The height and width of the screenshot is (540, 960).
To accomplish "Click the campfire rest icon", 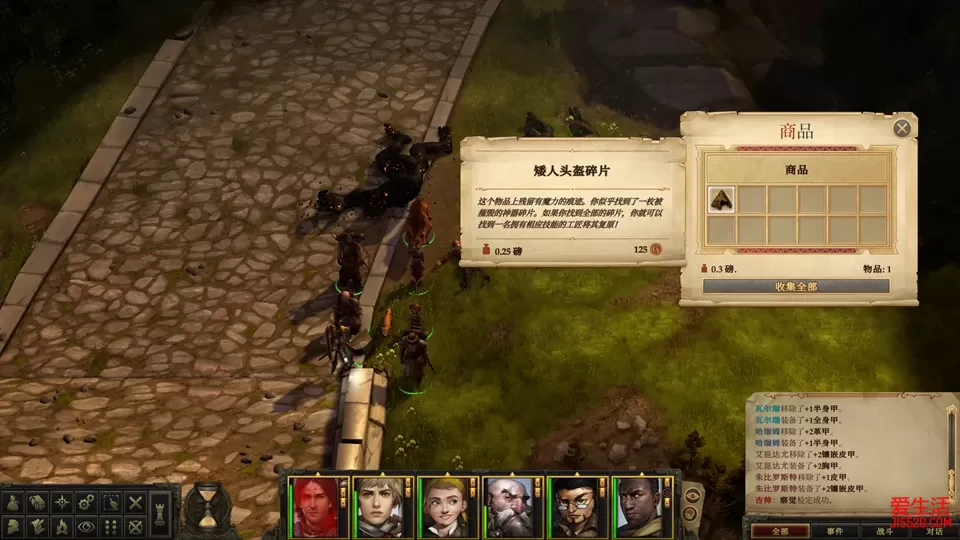I will pos(62,525).
